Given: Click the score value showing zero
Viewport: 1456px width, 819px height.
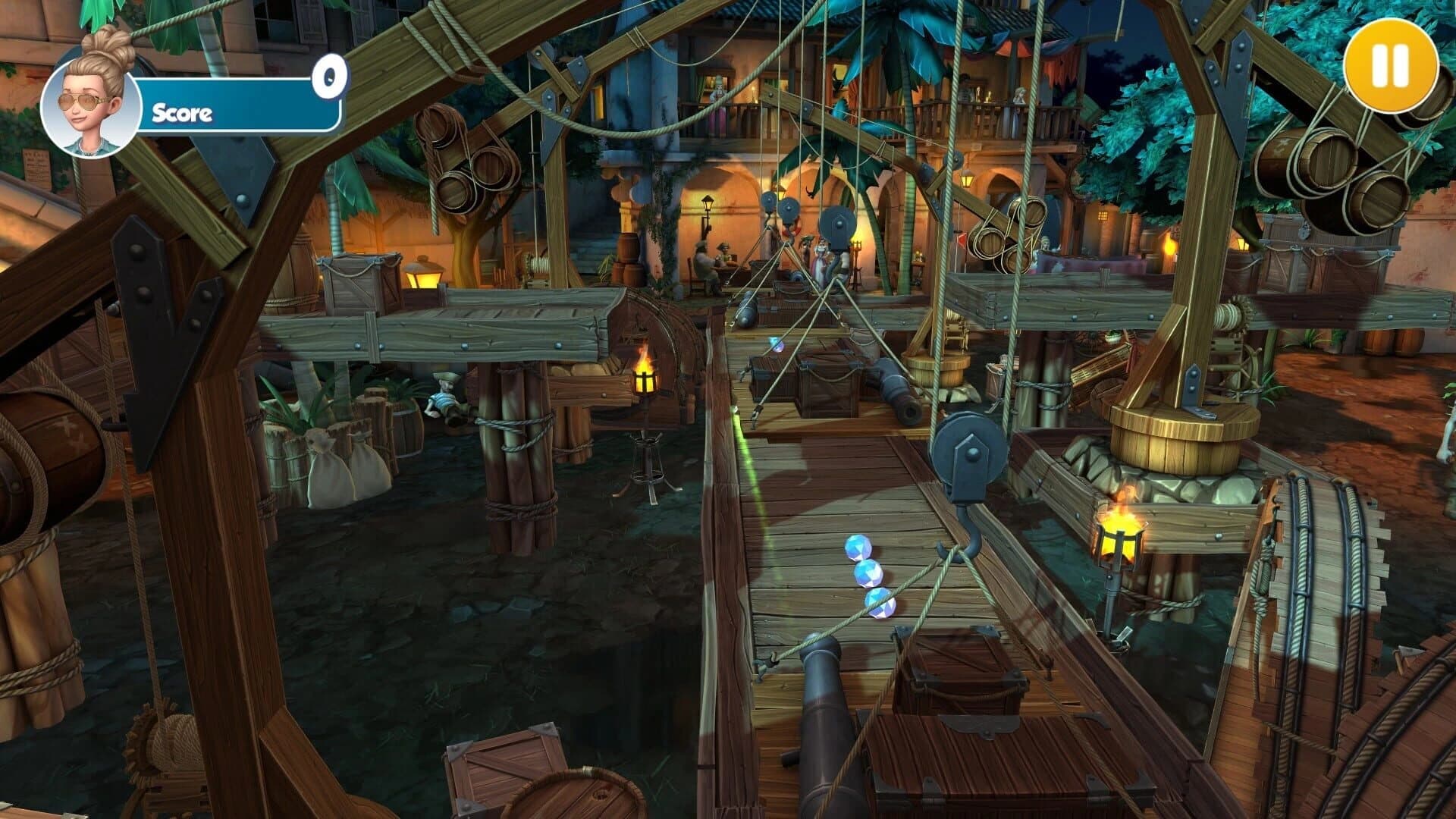Looking at the screenshot, I should pyautogui.click(x=329, y=76).
